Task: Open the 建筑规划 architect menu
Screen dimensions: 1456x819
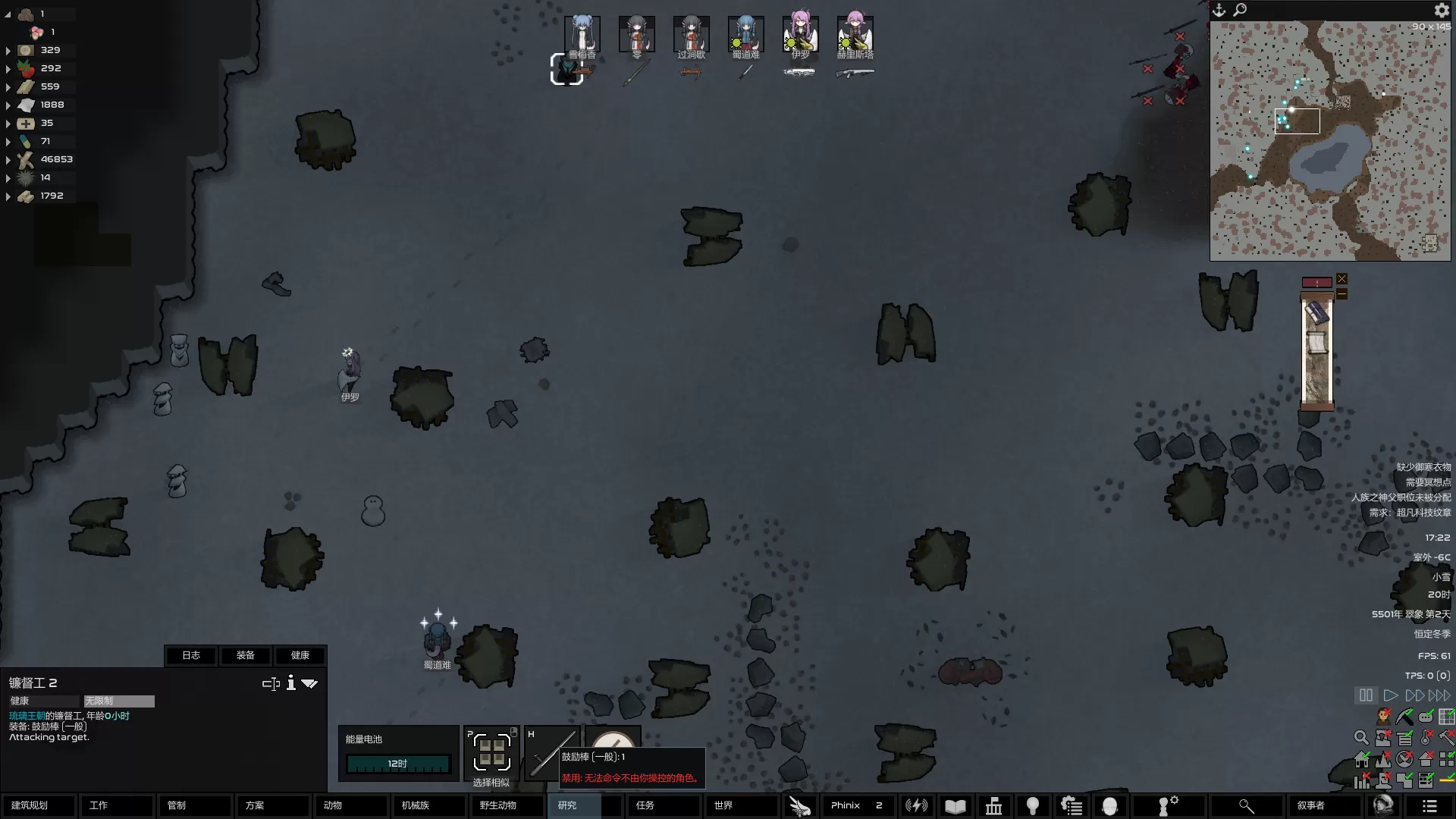Action: pyautogui.click(x=38, y=805)
